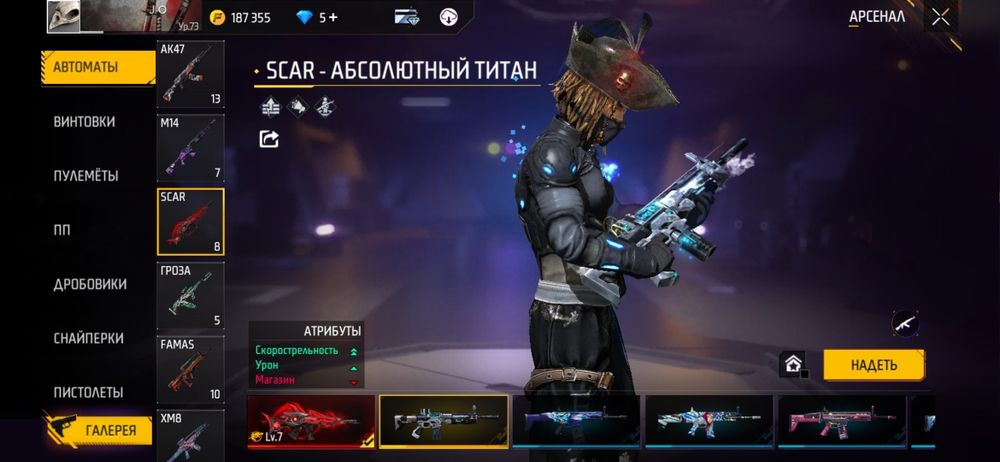Choose the M14 weapon tile

191,147
